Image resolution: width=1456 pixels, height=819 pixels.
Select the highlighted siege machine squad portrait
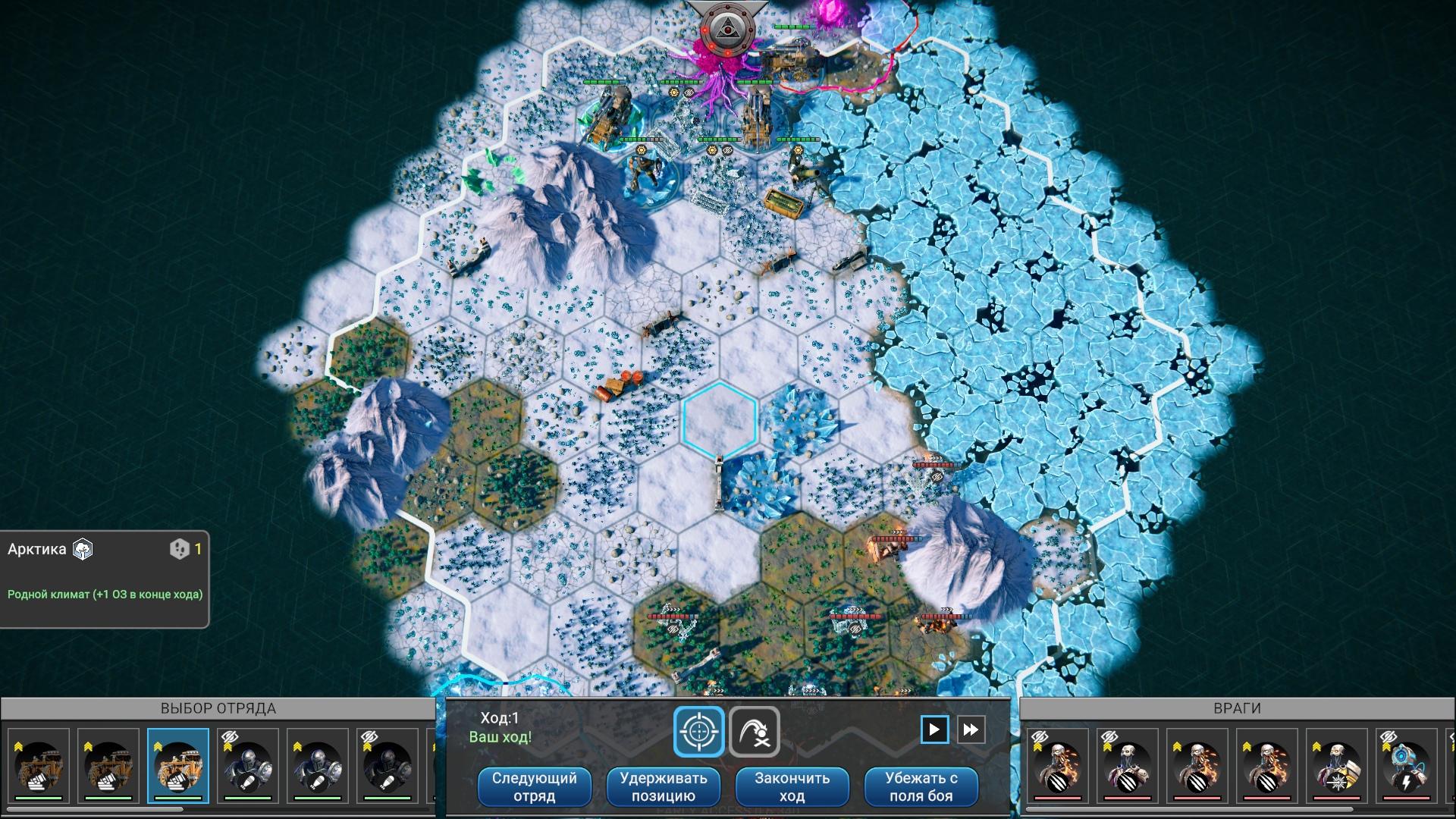[x=178, y=764]
